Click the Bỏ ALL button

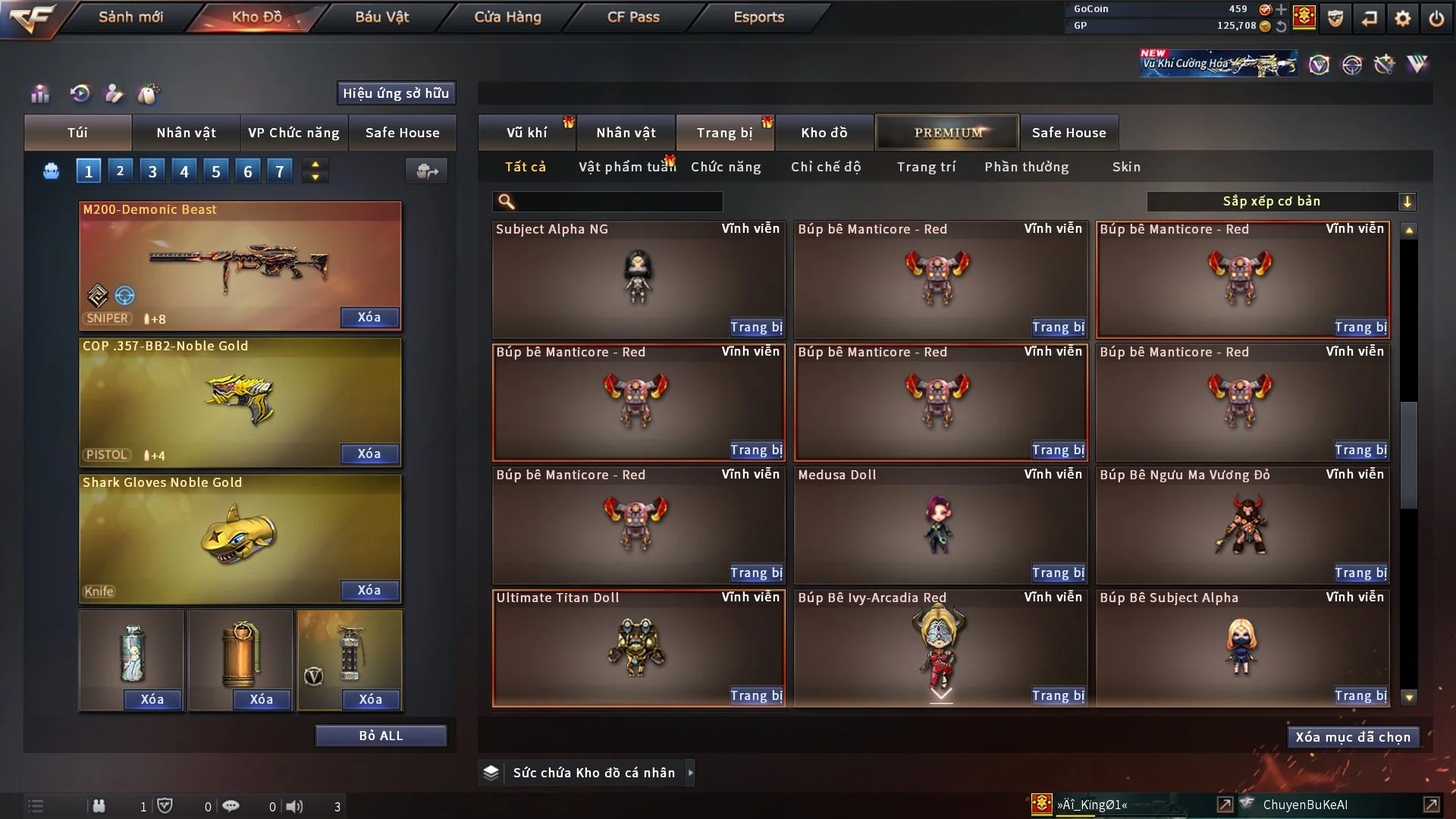click(x=381, y=736)
